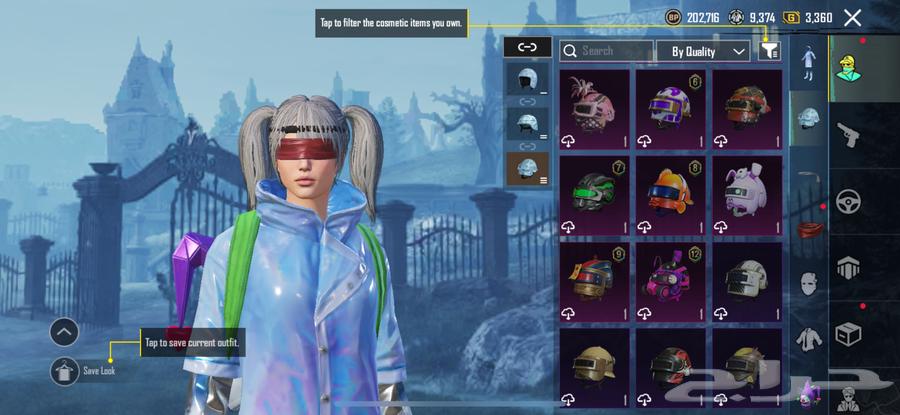
Task: Switch to the pistol weapons category
Action: pos(848,134)
